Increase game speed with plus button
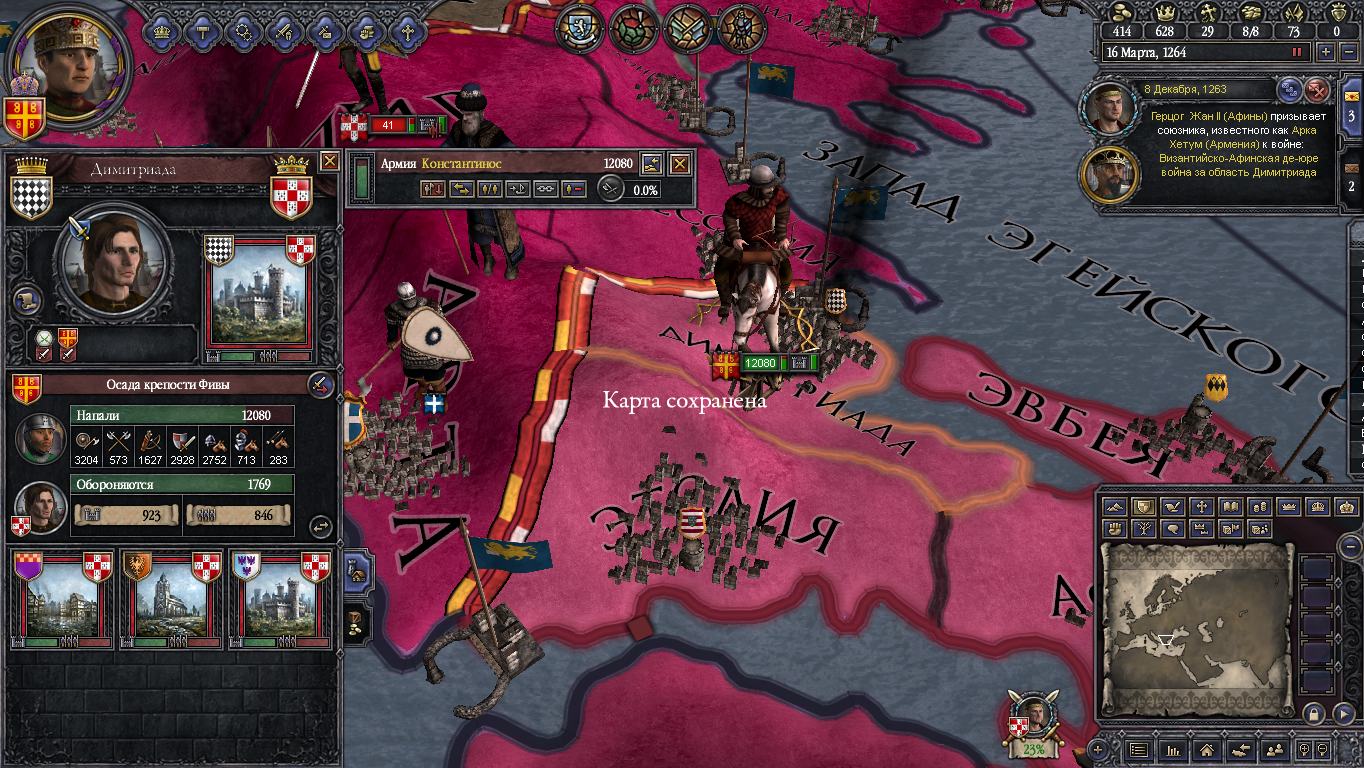The image size is (1364, 768). (1326, 52)
